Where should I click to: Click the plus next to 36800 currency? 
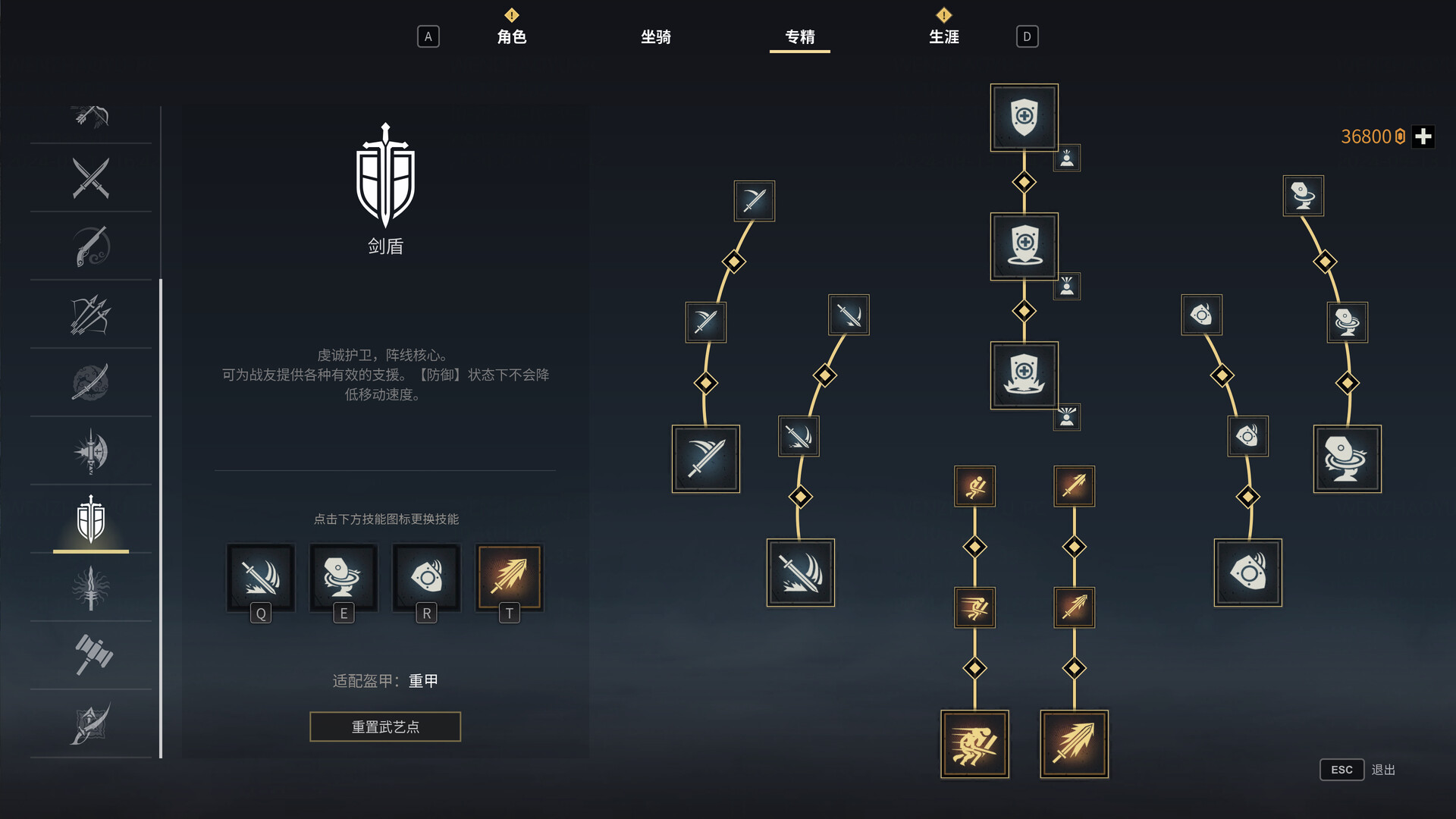1424,136
